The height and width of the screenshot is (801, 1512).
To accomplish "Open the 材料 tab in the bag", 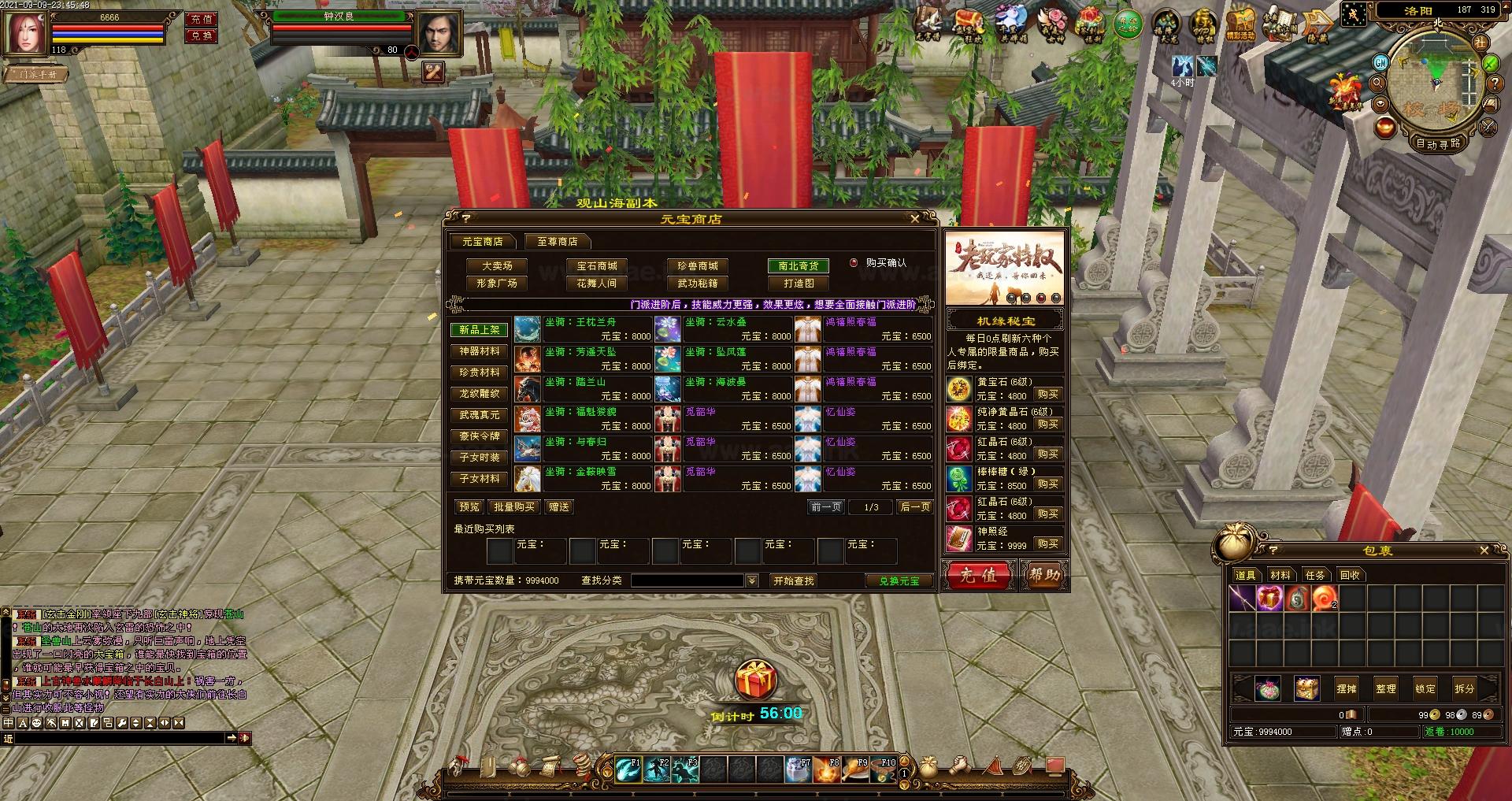I will pyautogui.click(x=1280, y=575).
